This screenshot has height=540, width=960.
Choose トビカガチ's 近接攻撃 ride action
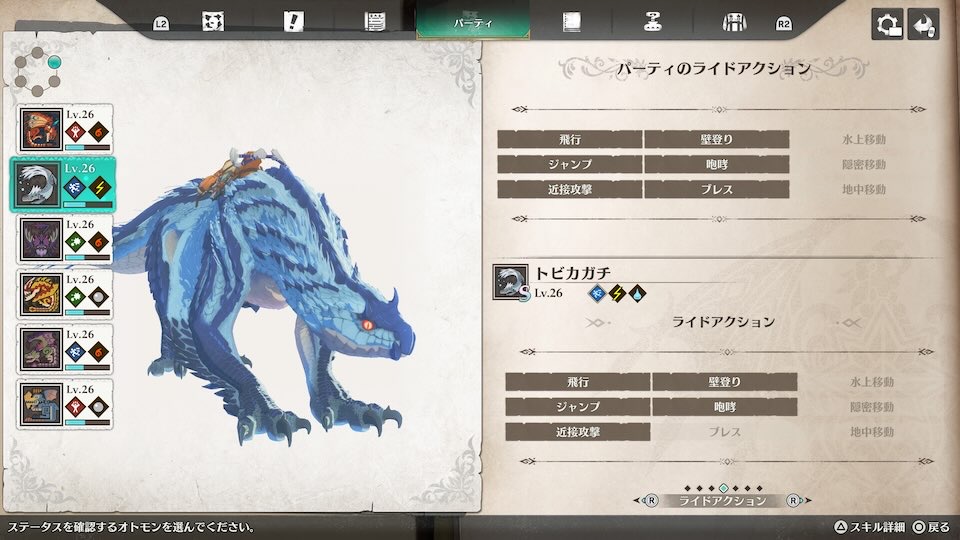click(578, 432)
